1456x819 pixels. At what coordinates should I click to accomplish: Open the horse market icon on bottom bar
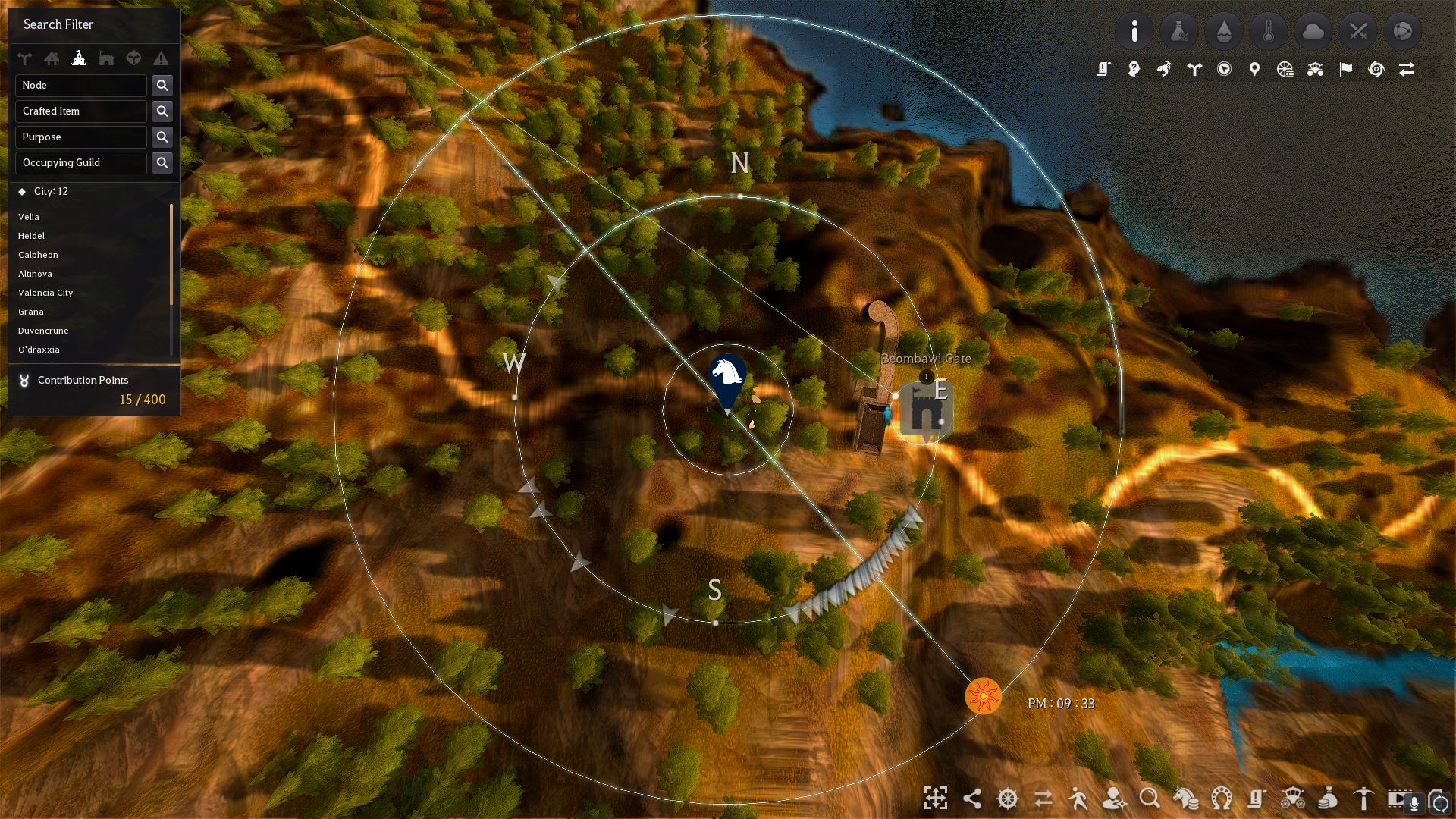click(1186, 799)
